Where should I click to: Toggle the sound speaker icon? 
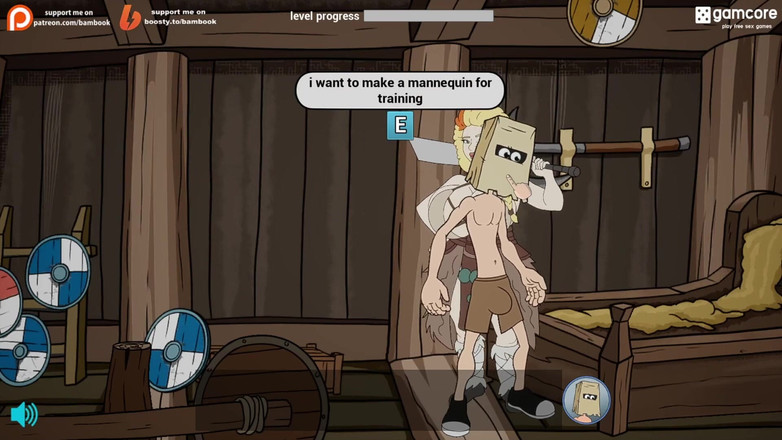pyautogui.click(x=23, y=414)
